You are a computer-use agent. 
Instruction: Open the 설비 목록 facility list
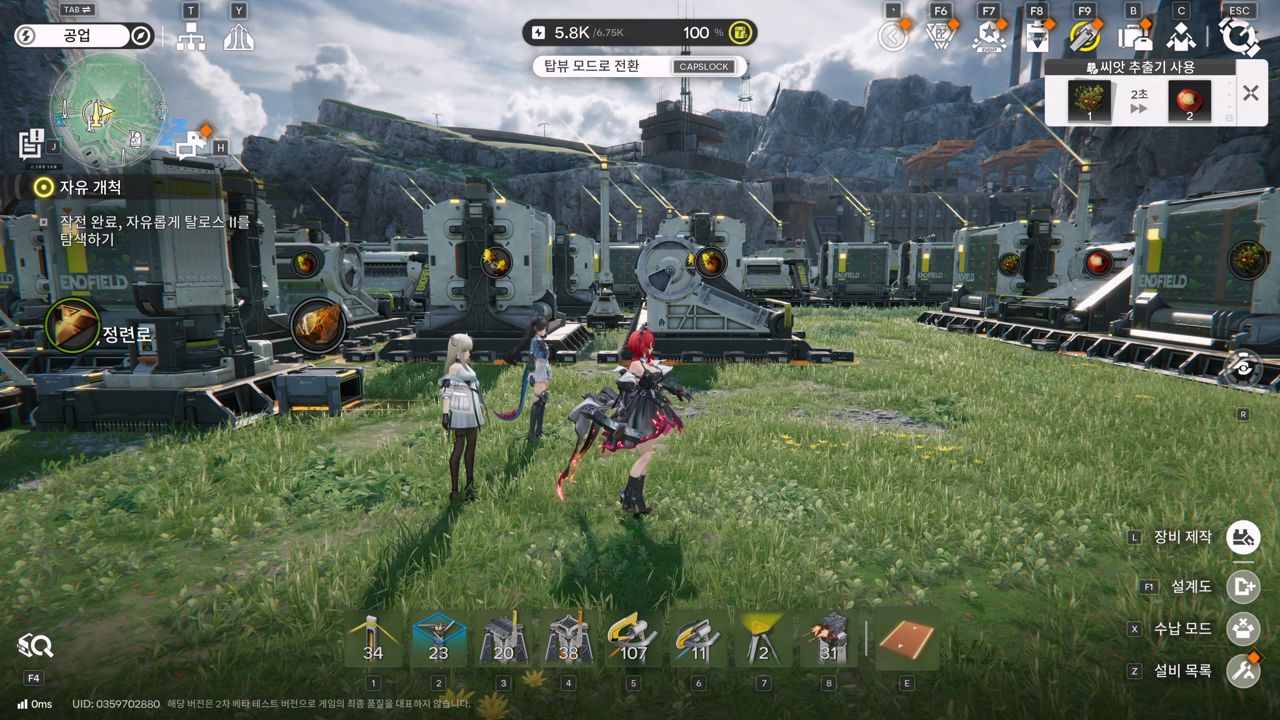tap(1243, 670)
